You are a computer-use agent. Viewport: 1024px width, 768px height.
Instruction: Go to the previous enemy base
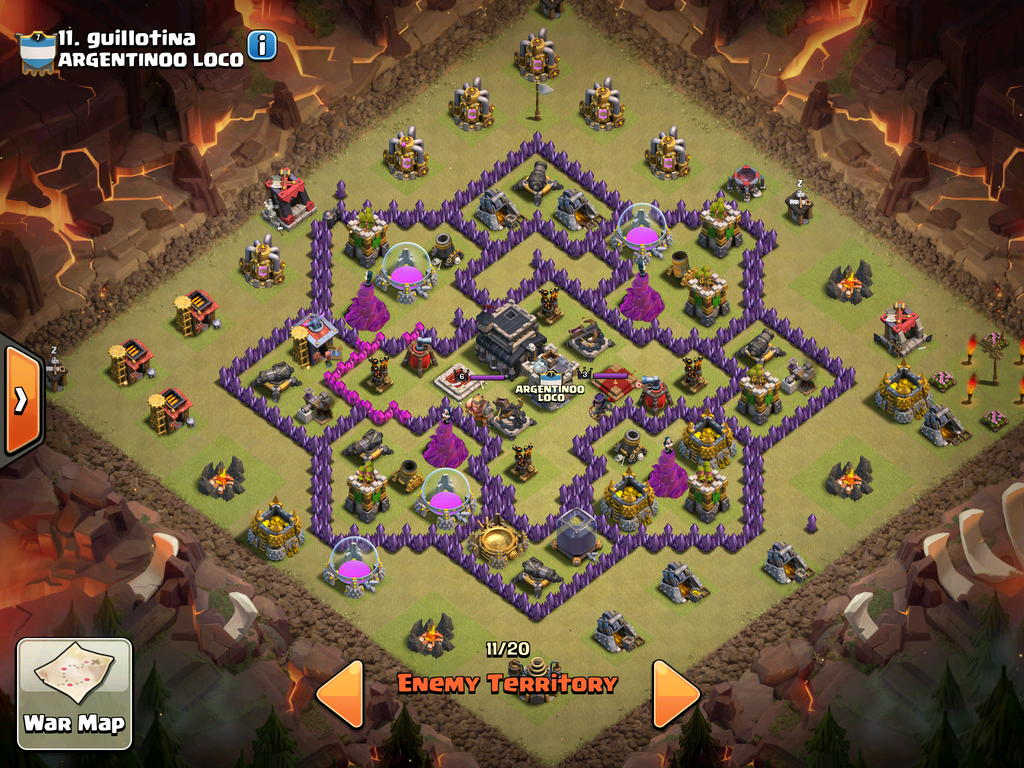pyautogui.click(x=340, y=692)
